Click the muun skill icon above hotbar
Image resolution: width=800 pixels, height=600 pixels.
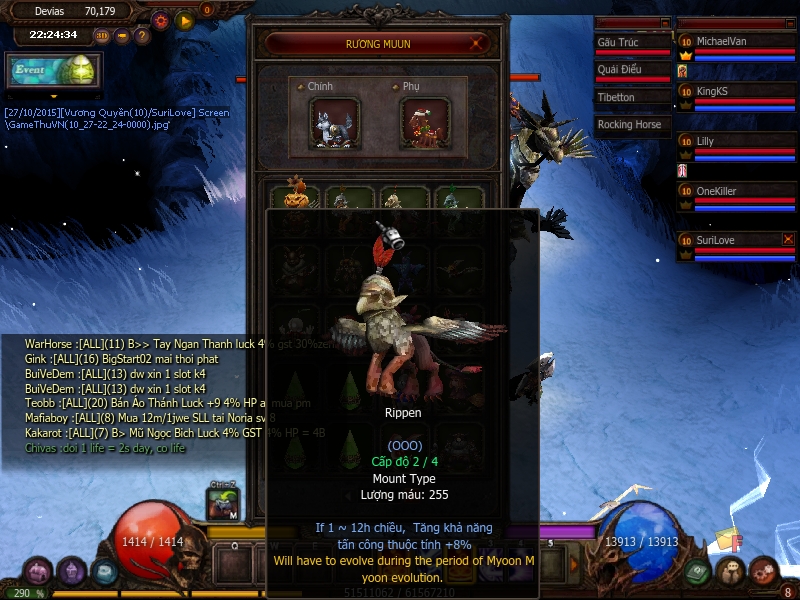coord(223,504)
